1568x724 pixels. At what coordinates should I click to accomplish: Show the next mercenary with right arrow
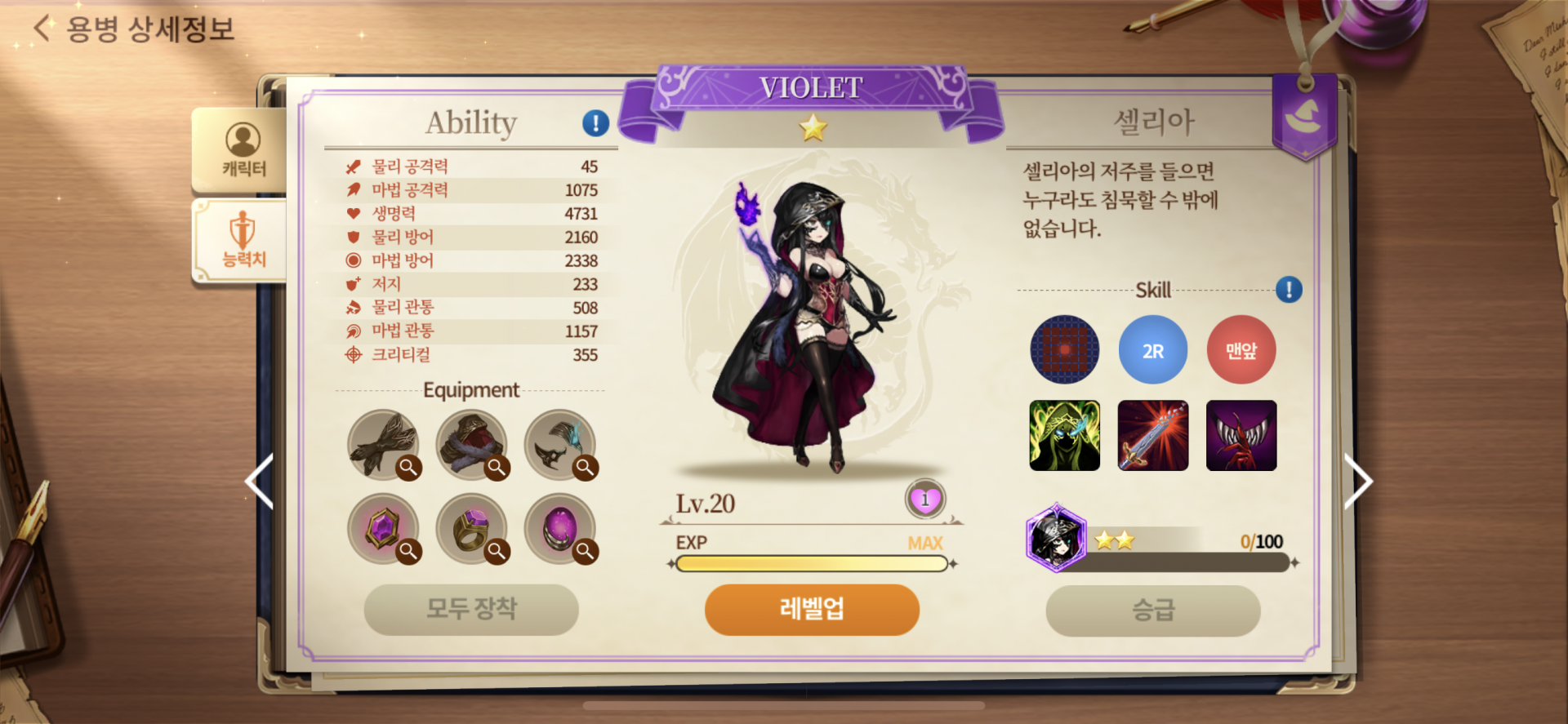click(1358, 482)
